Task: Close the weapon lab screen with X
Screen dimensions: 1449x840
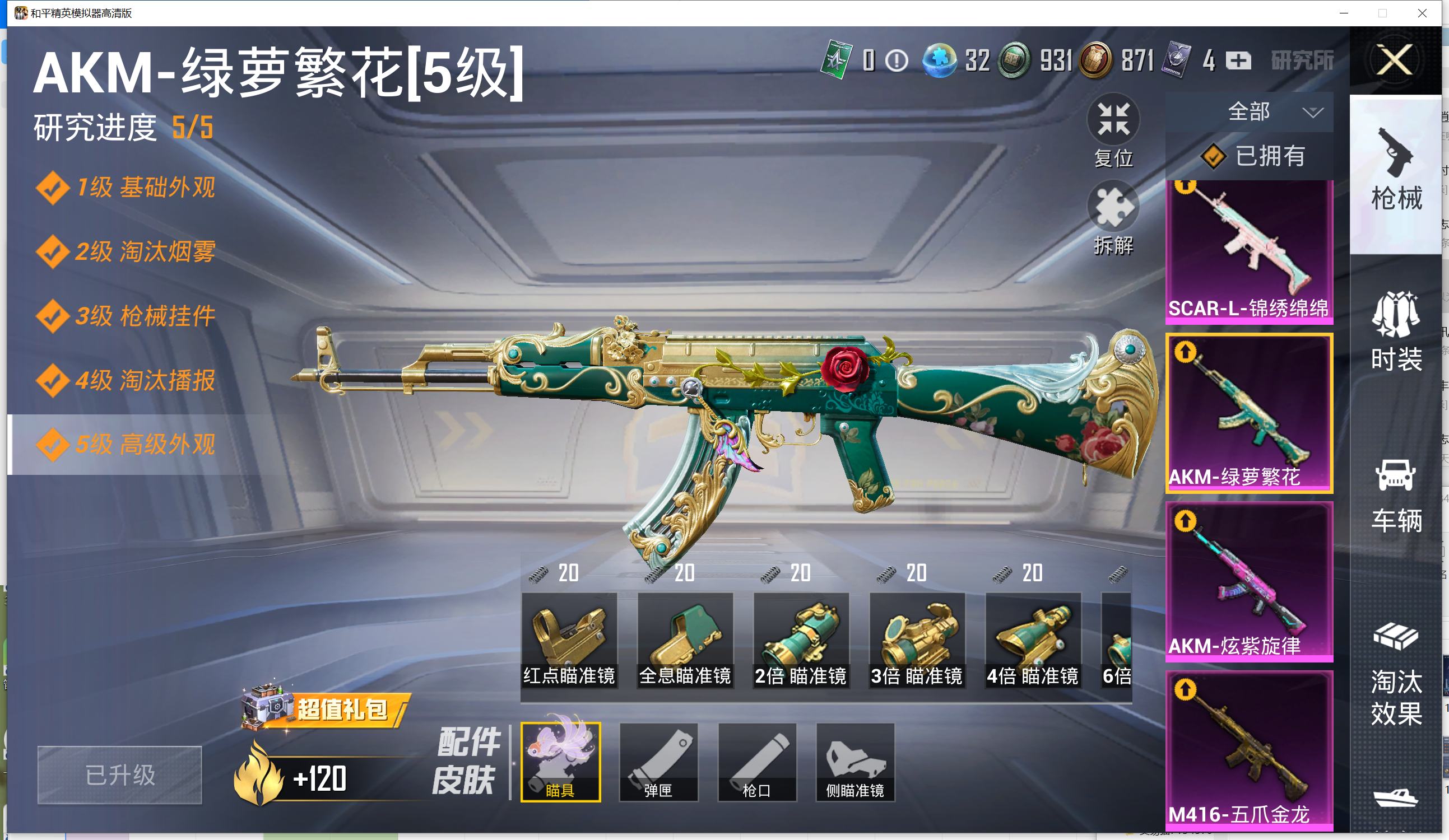Action: point(1395,60)
